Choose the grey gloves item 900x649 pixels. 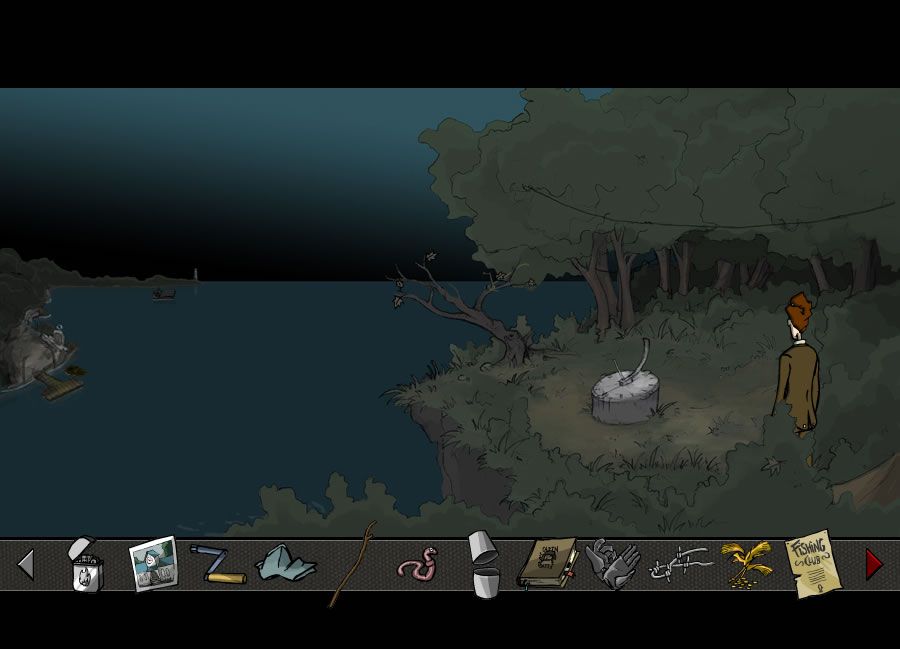[x=612, y=564]
